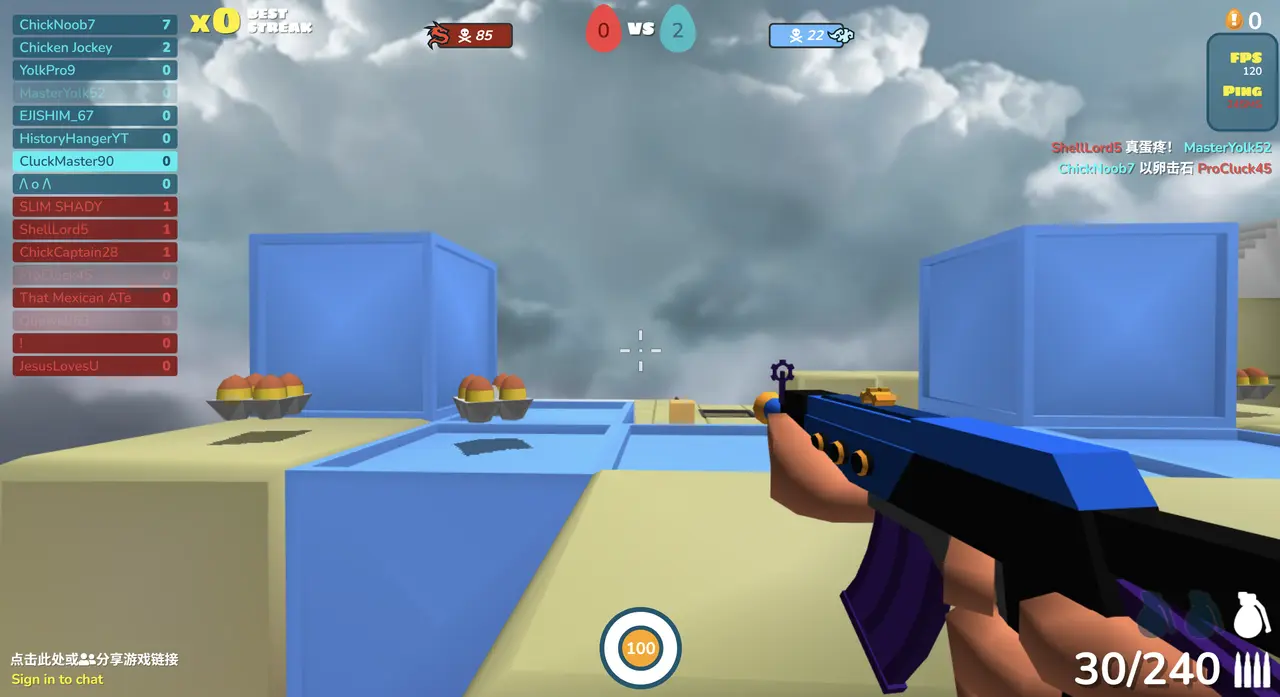This screenshot has height=697, width=1280.
Task: Choose ShellLord5 in the red team list
Action: (x=95, y=229)
